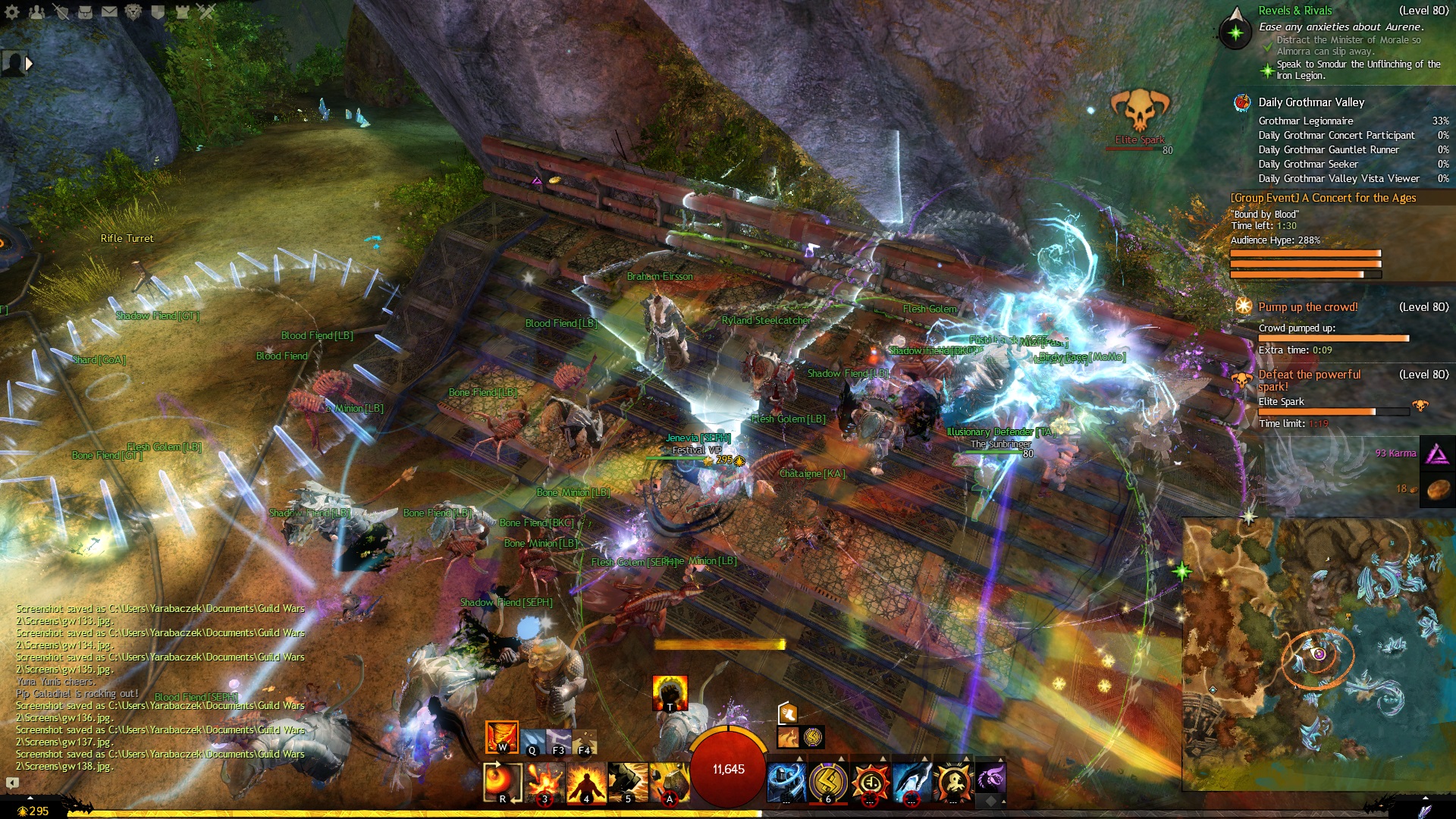Switch to water attunement icon
1456x819 pixels.
[x=532, y=741]
